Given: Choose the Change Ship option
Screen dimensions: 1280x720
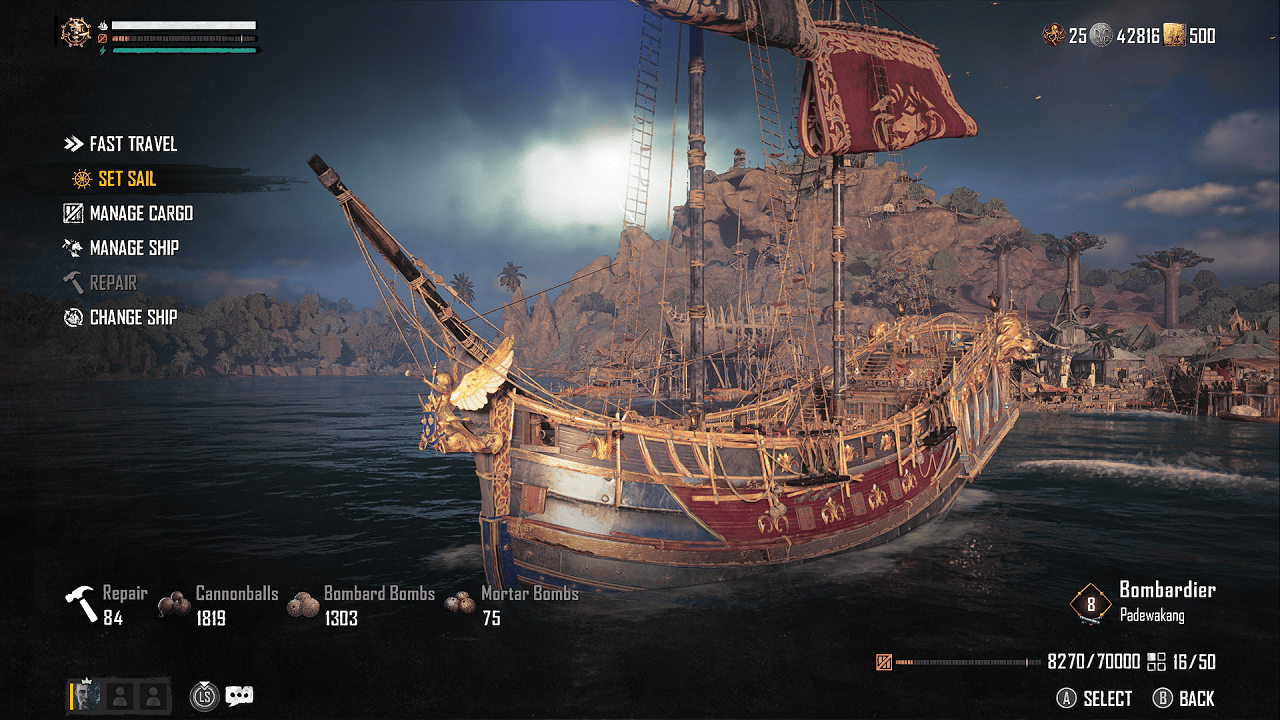Looking at the screenshot, I should [132, 317].
